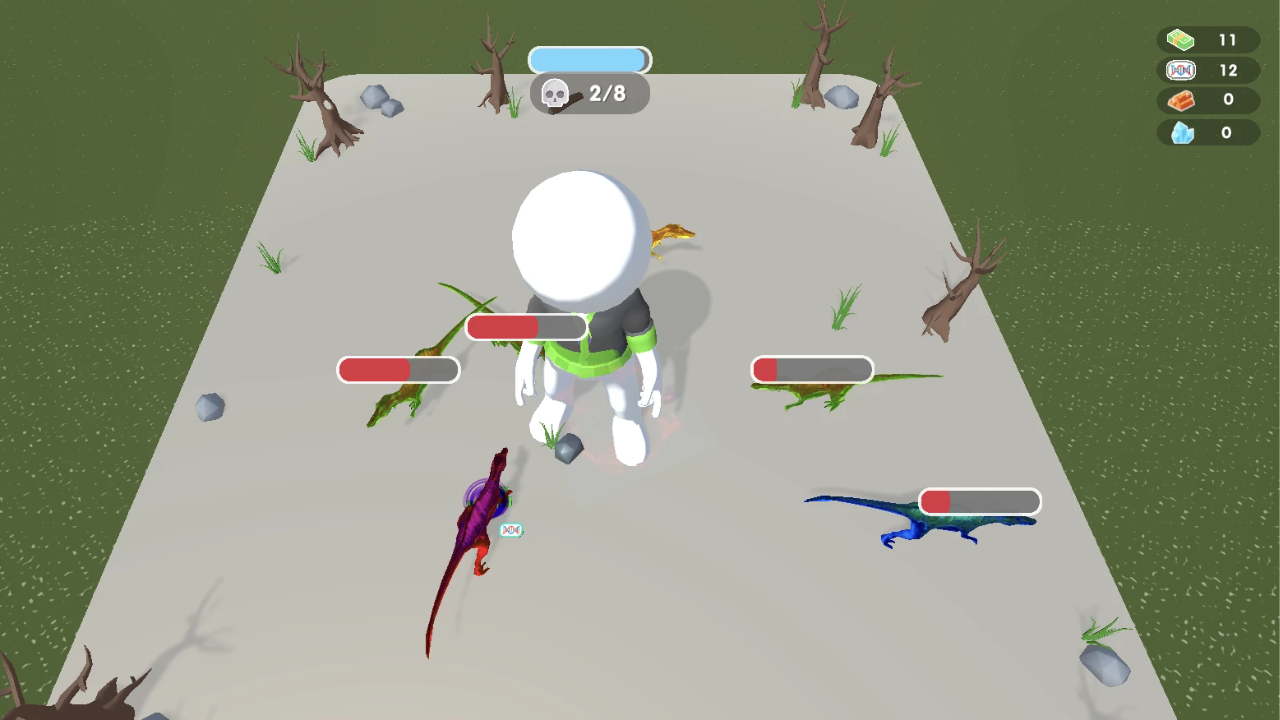The height and width of the screenshot is (720, 1280).
Task: Click the ingot counter showing 0
Action: 1227,100
